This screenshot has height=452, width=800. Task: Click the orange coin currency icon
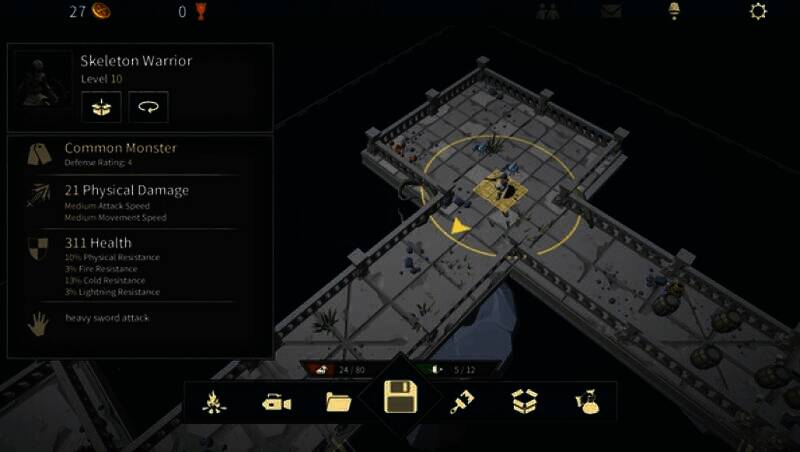tap(101, 12)
